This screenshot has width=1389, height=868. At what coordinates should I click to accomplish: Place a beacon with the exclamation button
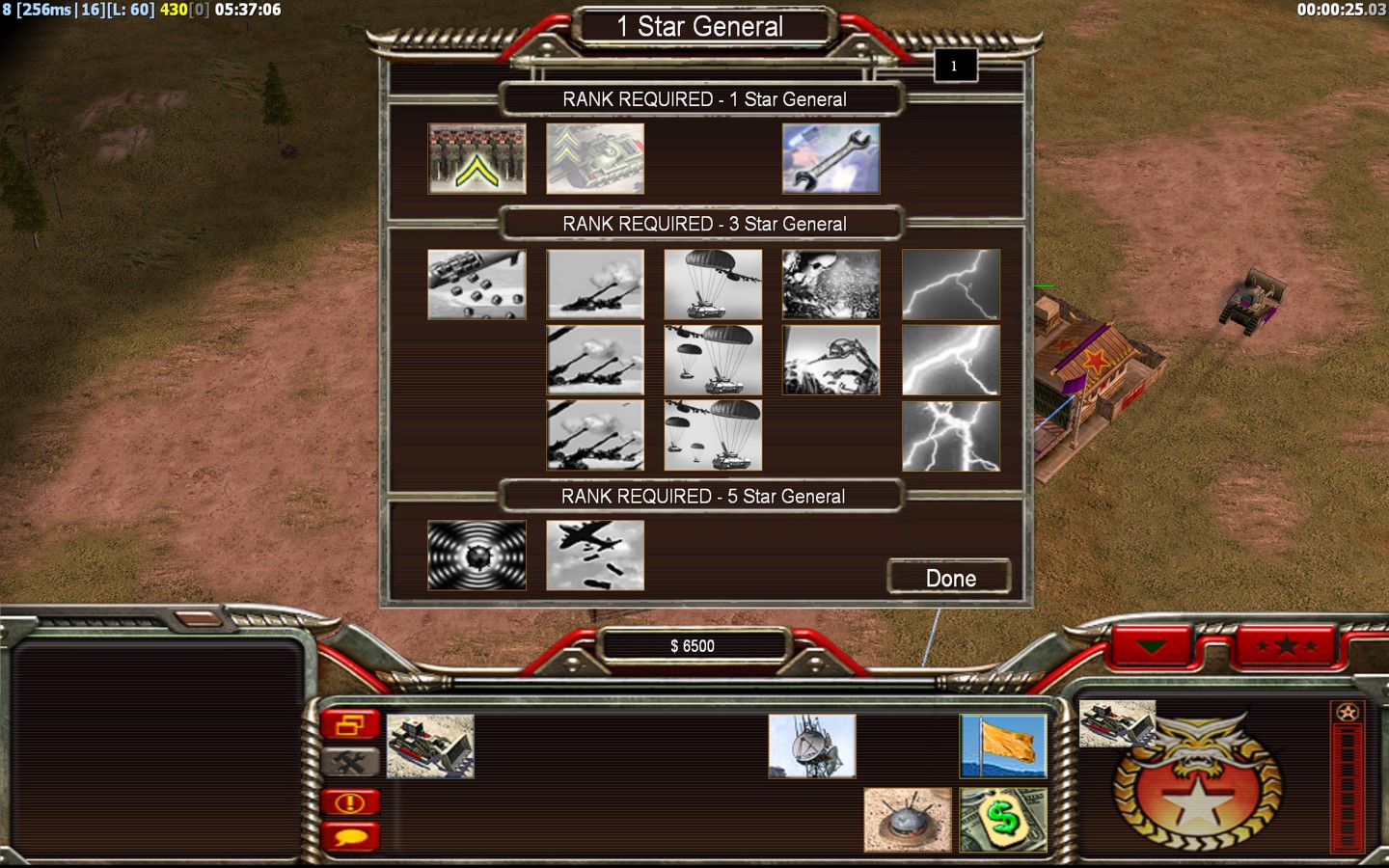350,801
